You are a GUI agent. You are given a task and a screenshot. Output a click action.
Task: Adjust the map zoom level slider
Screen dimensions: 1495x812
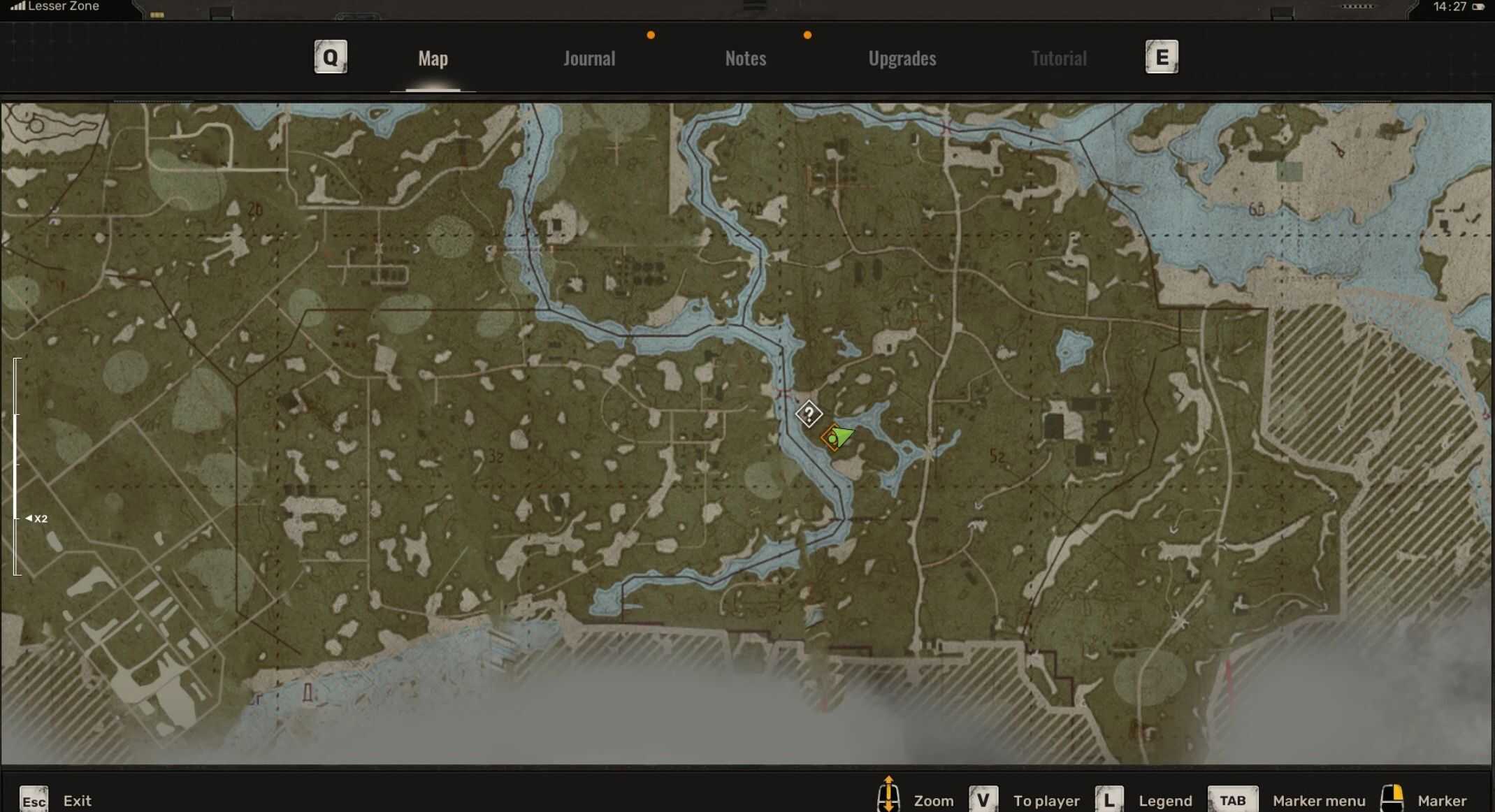[17, 518]
